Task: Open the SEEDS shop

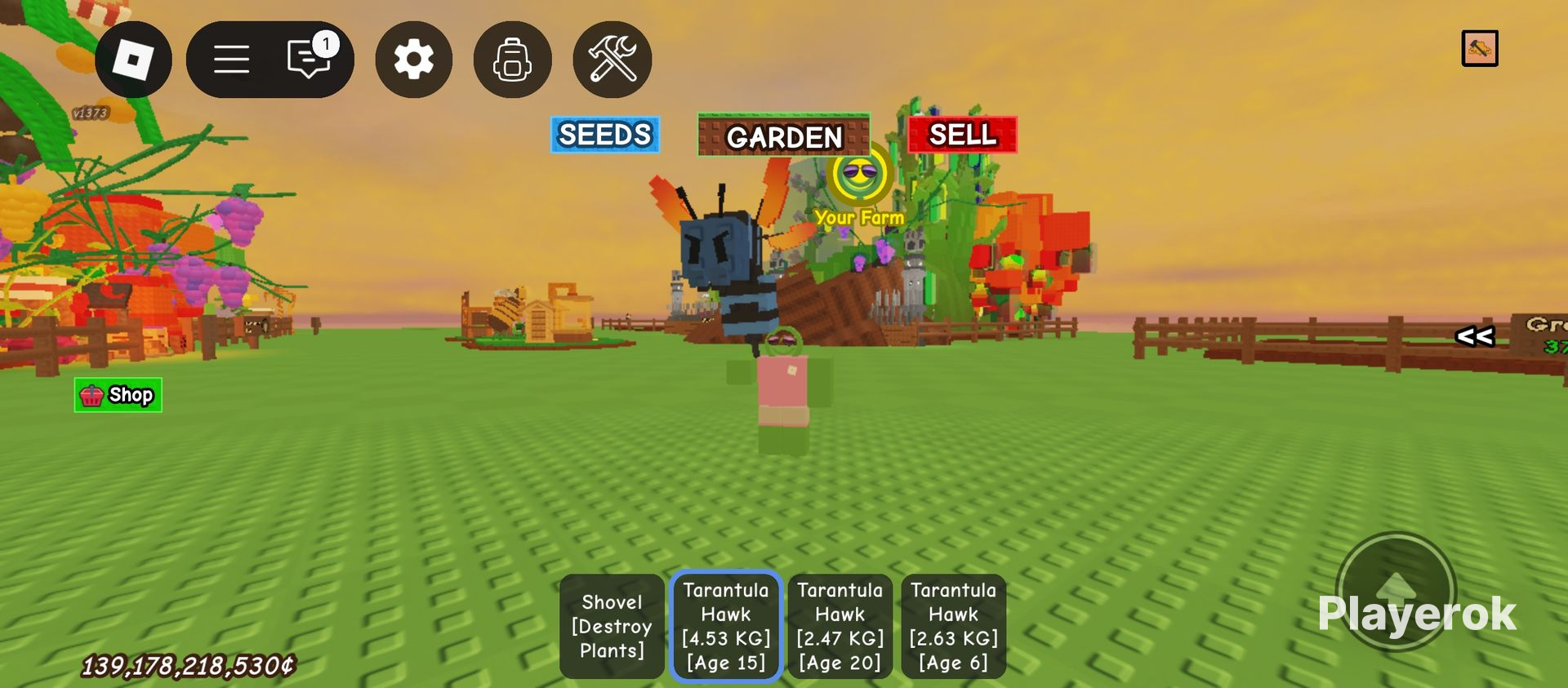Action: point(604,135)
